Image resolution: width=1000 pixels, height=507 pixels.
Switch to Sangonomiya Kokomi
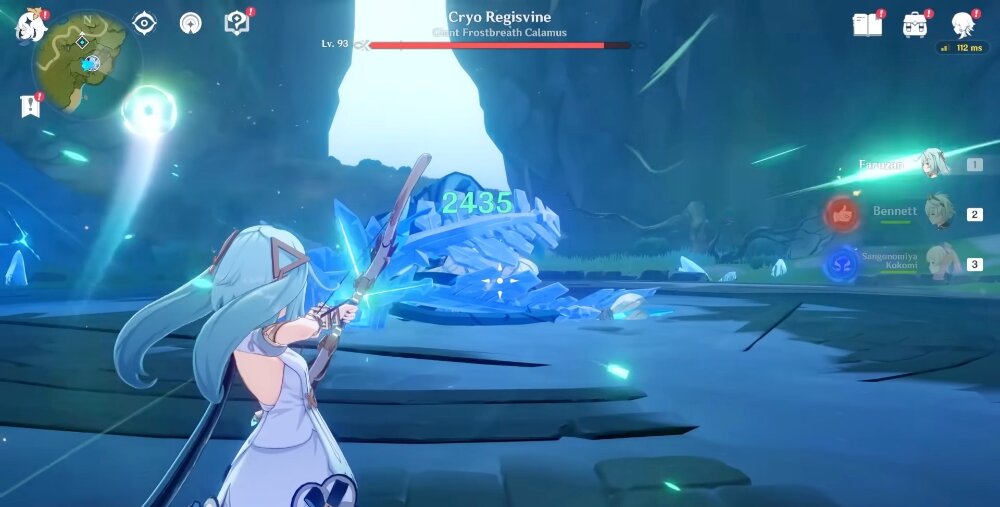pos(940,263)
